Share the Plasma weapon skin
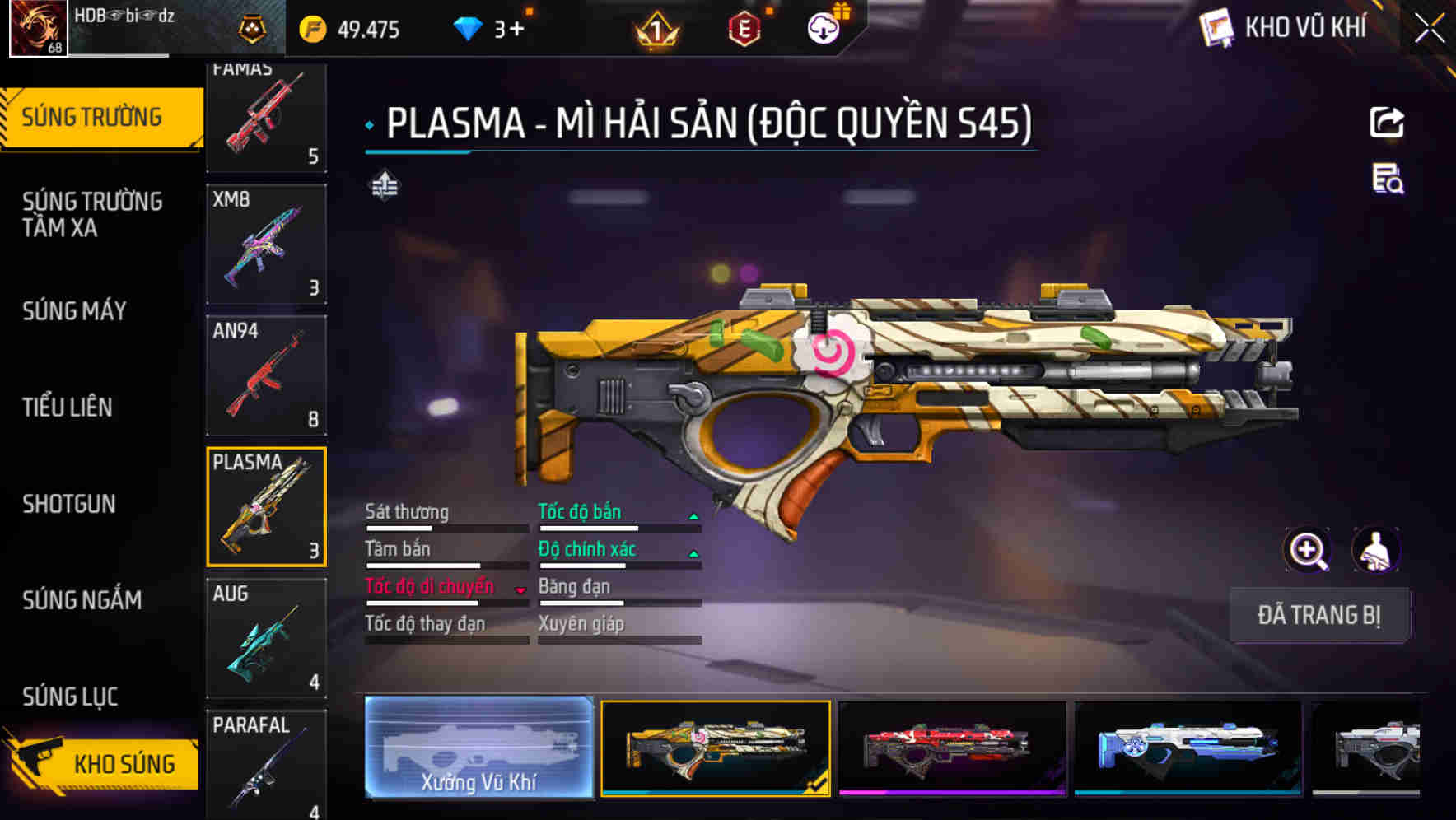 coord(1386,122)
